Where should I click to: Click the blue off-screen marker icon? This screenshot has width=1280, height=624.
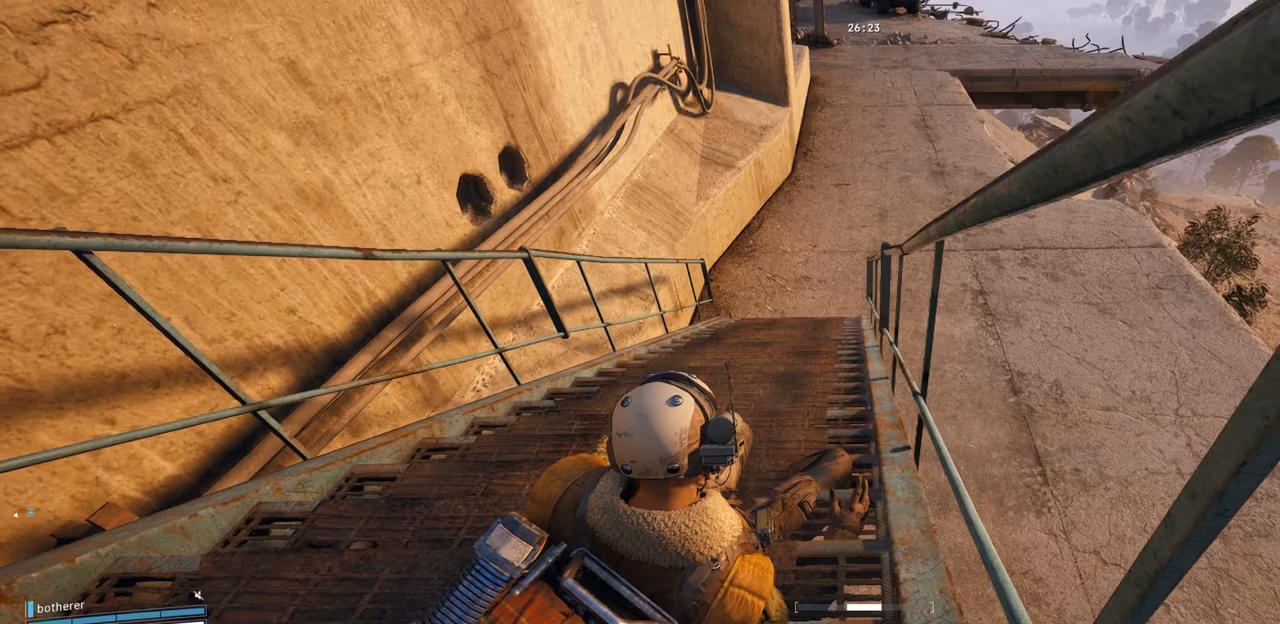(30, 513)
